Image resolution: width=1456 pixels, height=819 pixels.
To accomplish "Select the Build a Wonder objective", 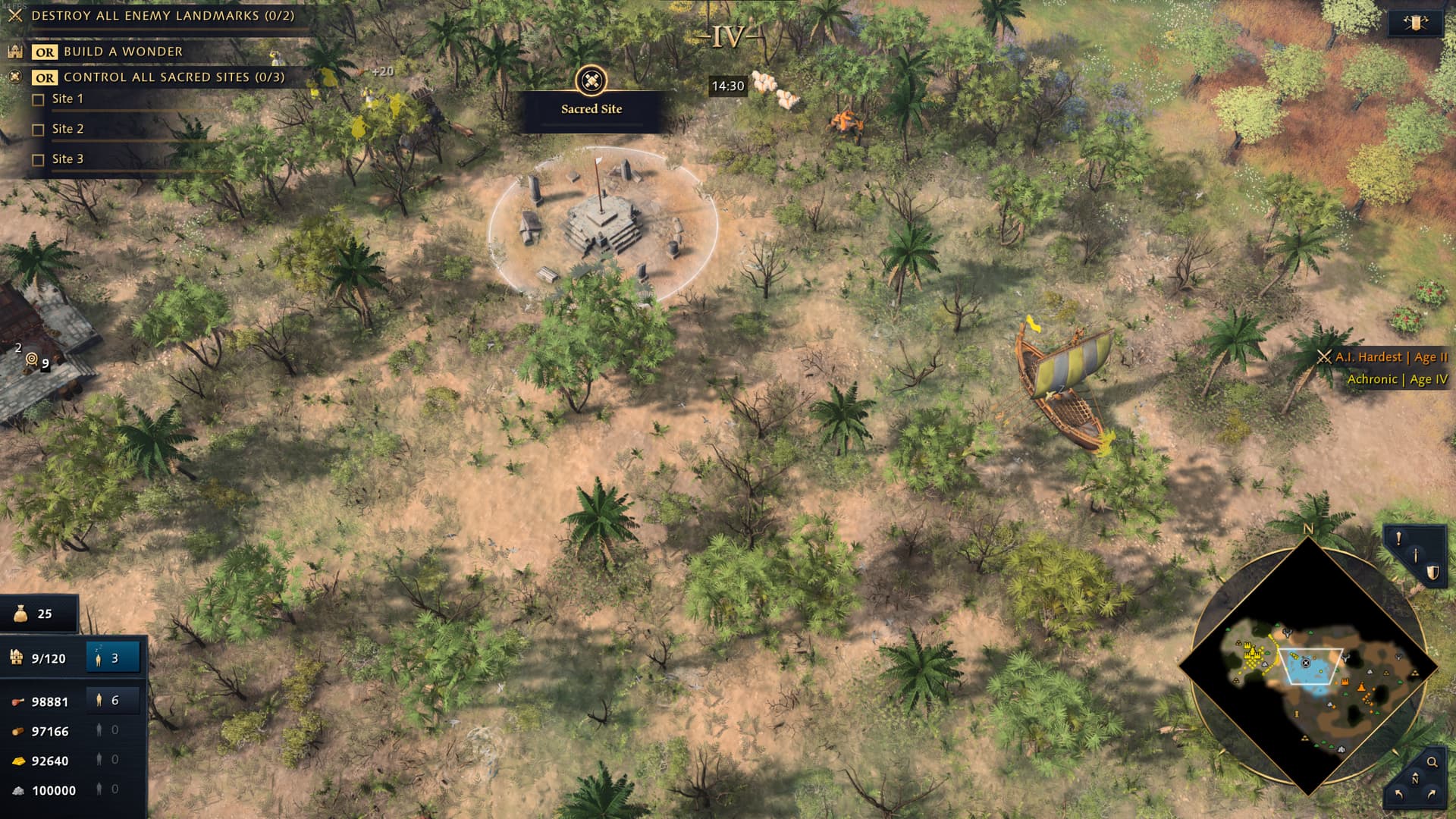I will click(123, 52).
